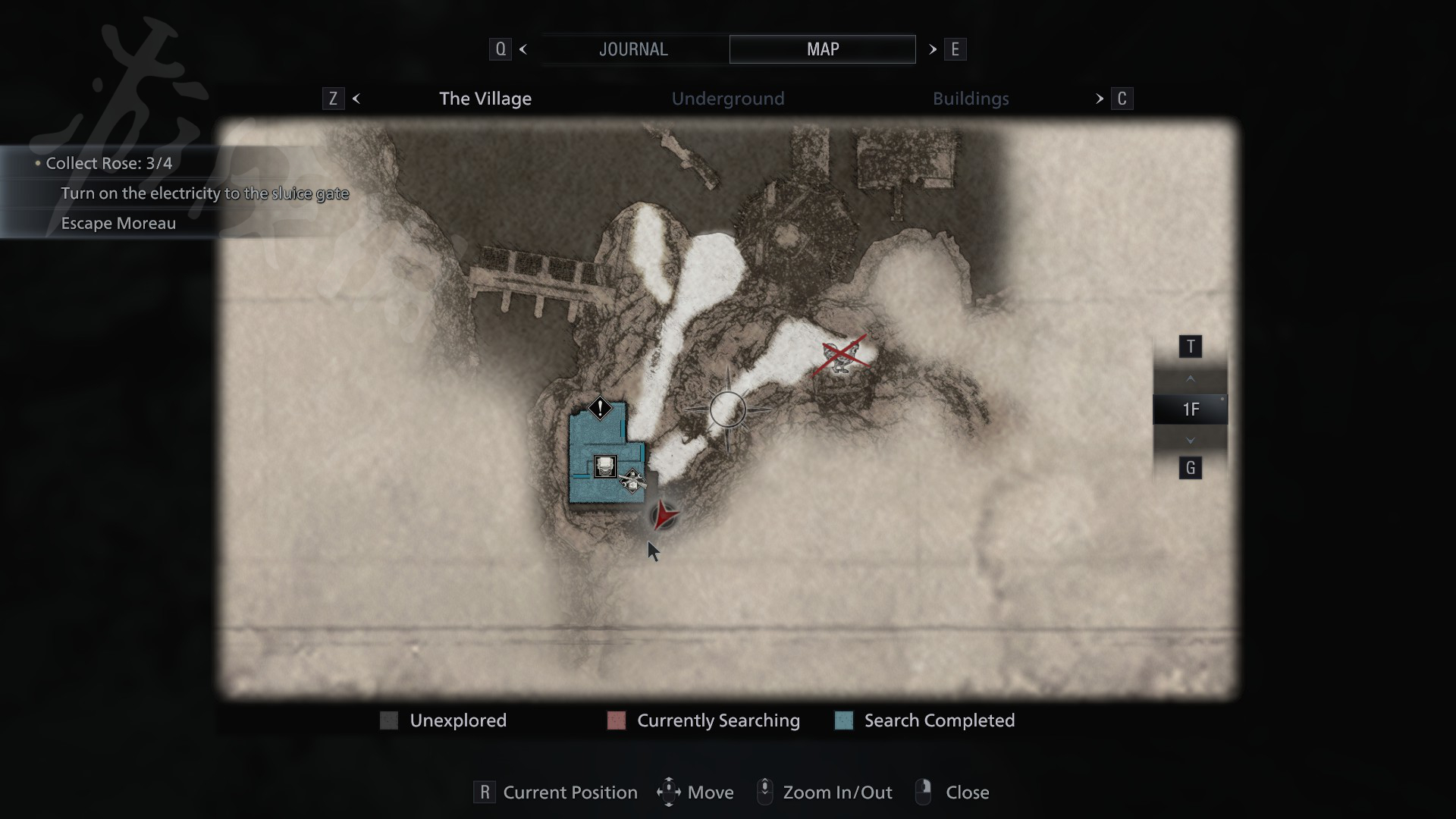Move up one floor with up arrow
This screenshot has height=819, width=1456.
(1190, 378)
